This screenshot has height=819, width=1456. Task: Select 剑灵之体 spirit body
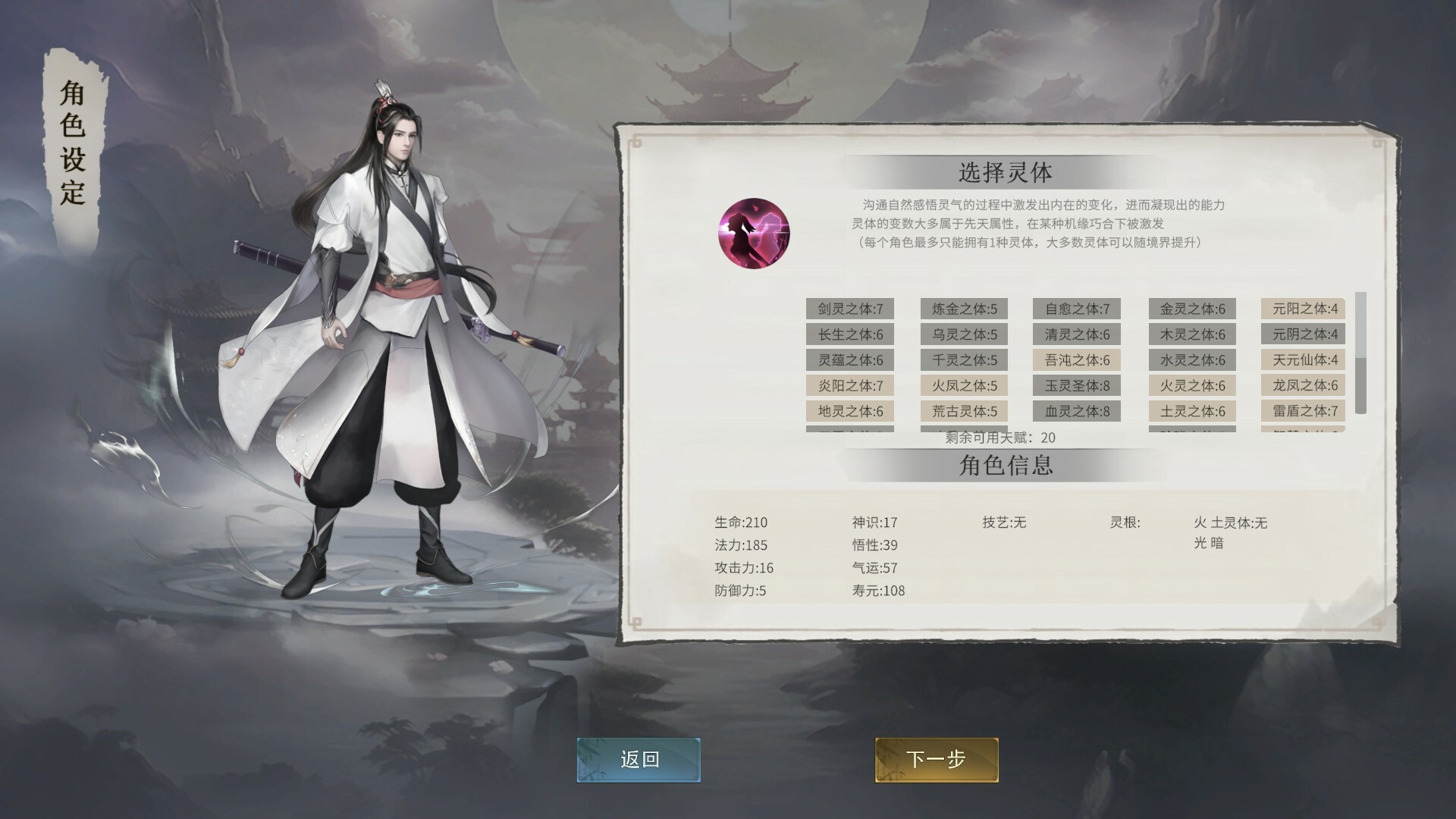click(x=849, y=309)
